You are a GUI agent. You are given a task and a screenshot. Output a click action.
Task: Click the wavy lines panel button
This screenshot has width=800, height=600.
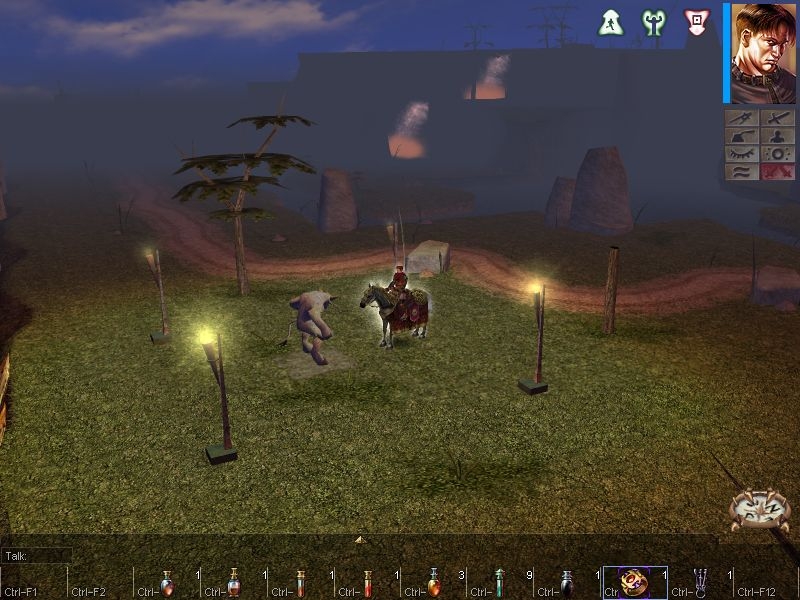(x=742, y=172)
